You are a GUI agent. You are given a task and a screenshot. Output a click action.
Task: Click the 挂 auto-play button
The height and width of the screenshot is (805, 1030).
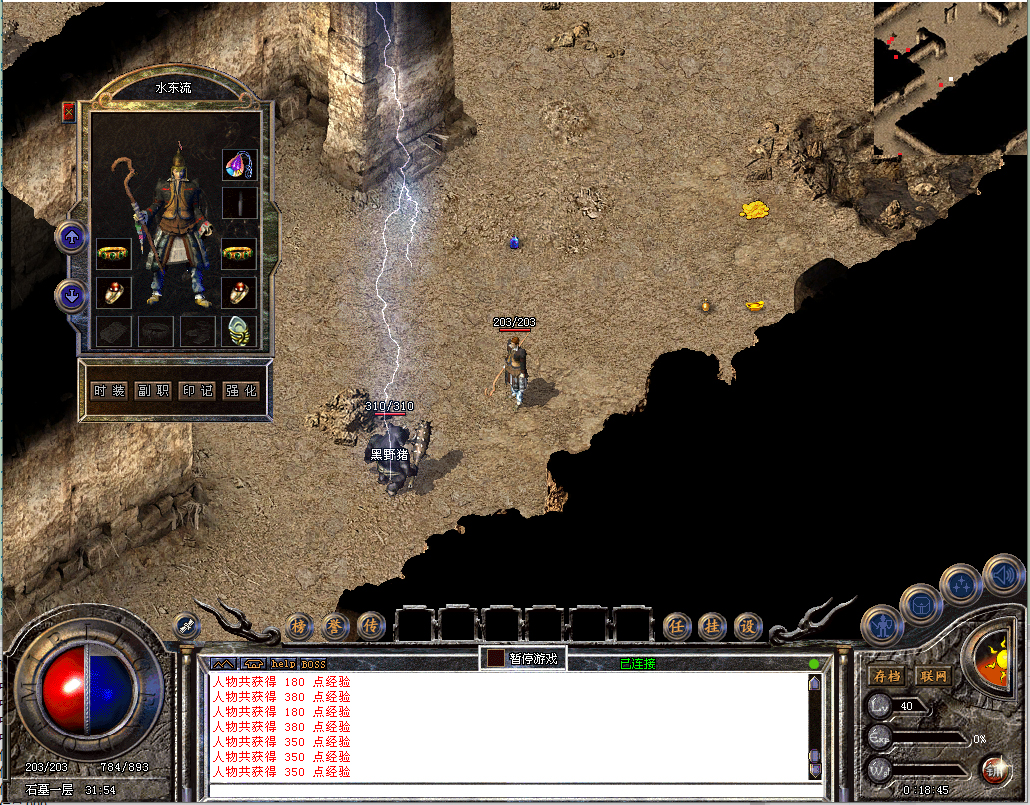tap(713, 626)
